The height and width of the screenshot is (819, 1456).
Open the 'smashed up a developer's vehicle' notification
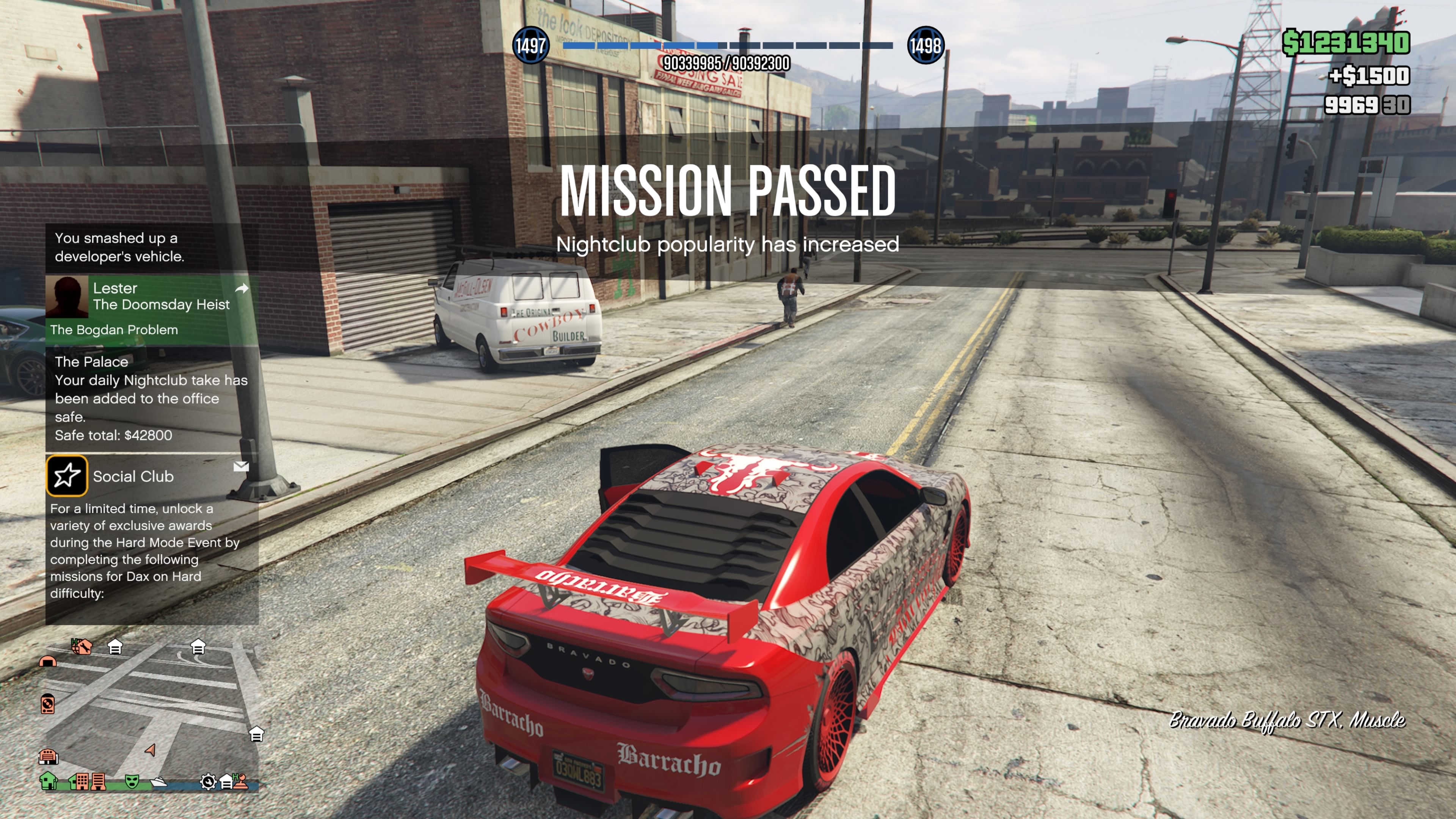(x=152, y=247)
